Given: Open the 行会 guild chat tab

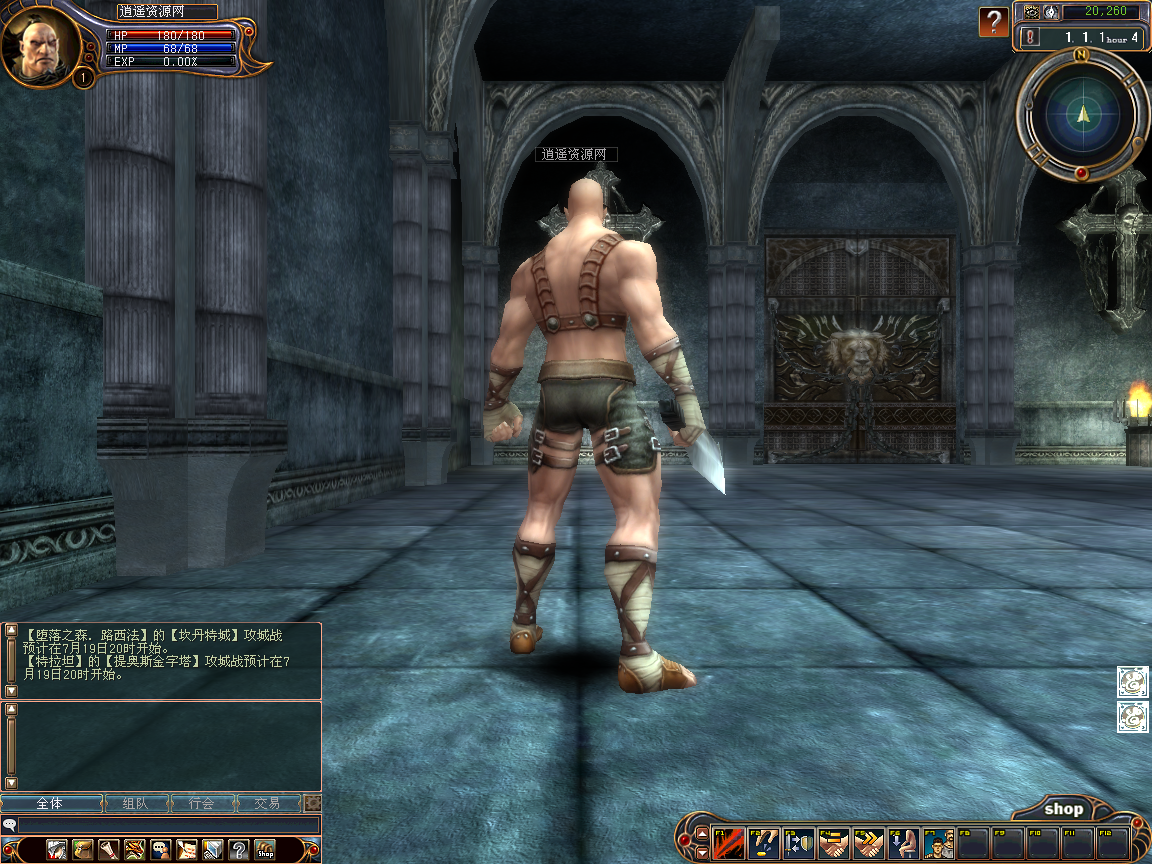Looking at the screenshot, I should click(x=202, y=803).
